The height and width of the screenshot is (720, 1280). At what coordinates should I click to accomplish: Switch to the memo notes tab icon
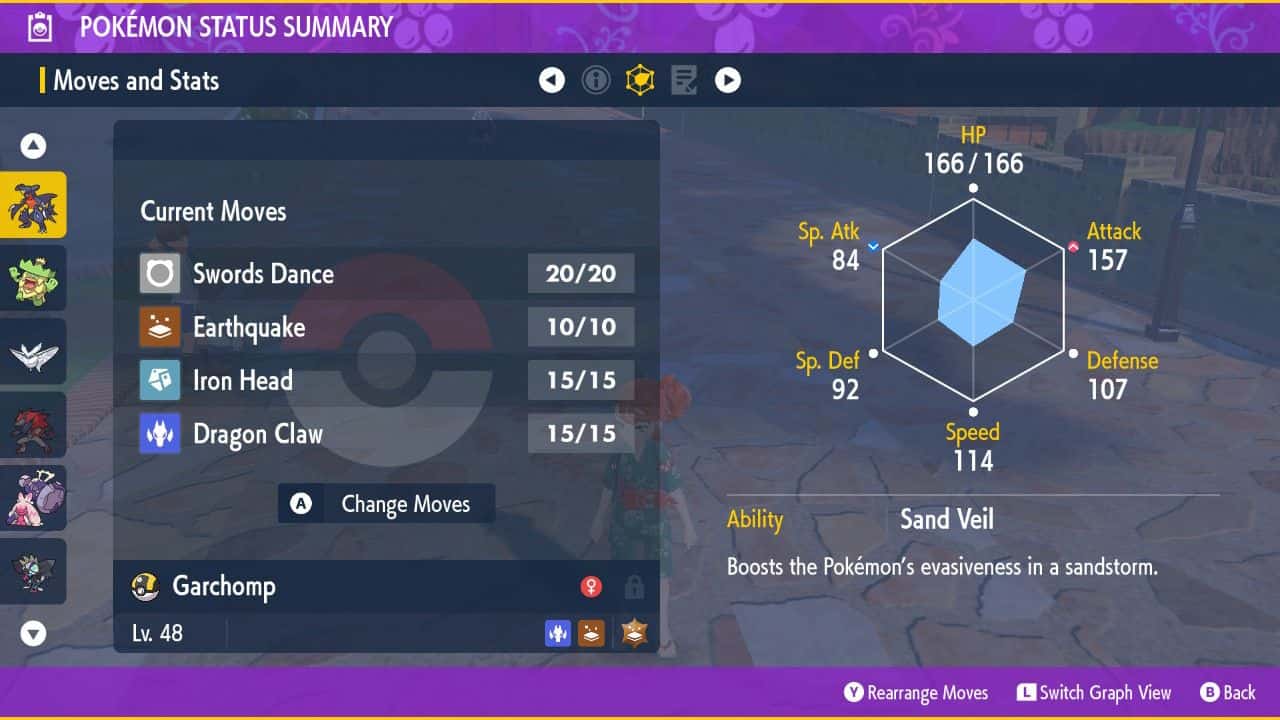(x=684, y=80)
